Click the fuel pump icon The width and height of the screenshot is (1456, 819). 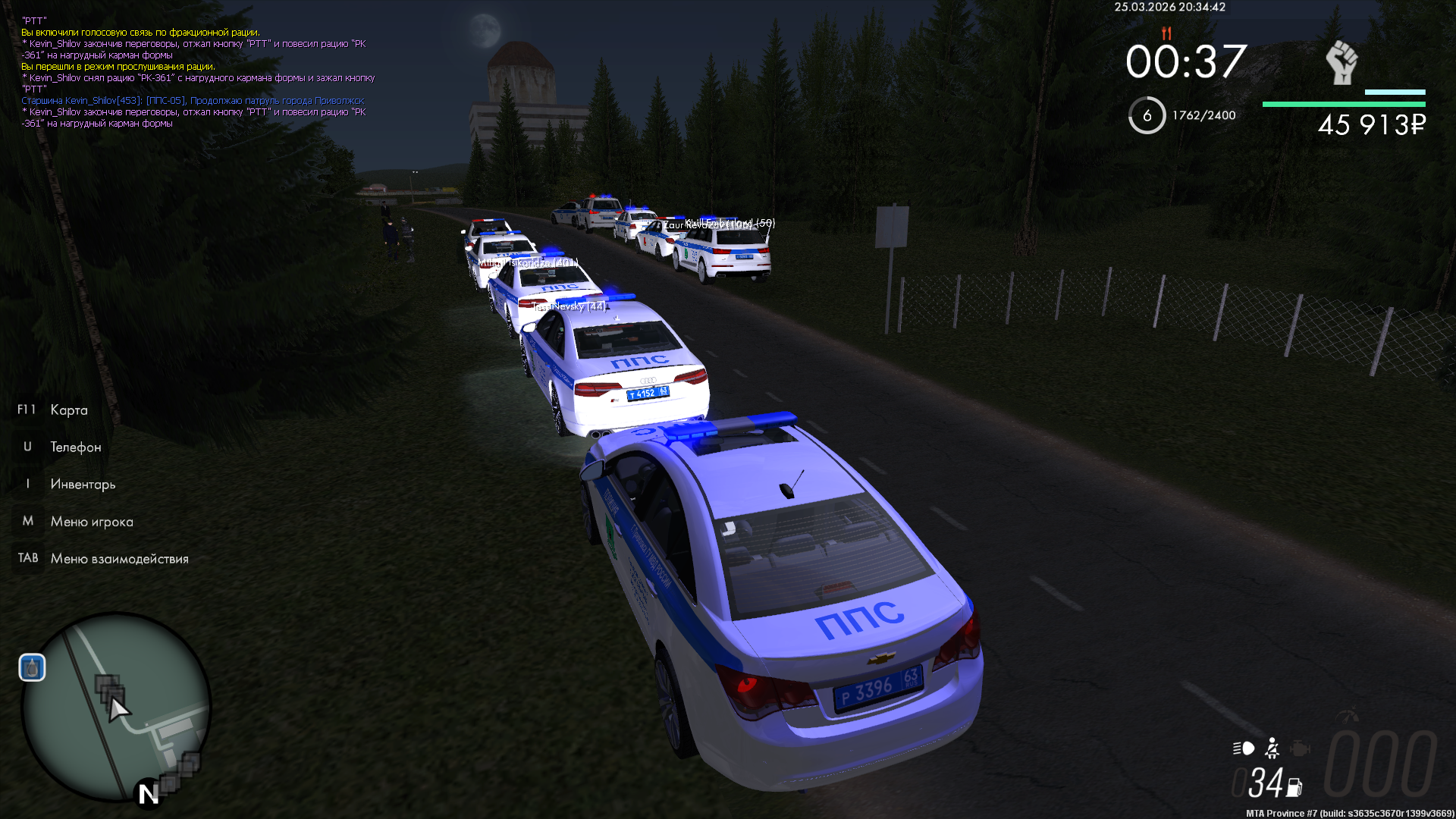(1294, 788)
